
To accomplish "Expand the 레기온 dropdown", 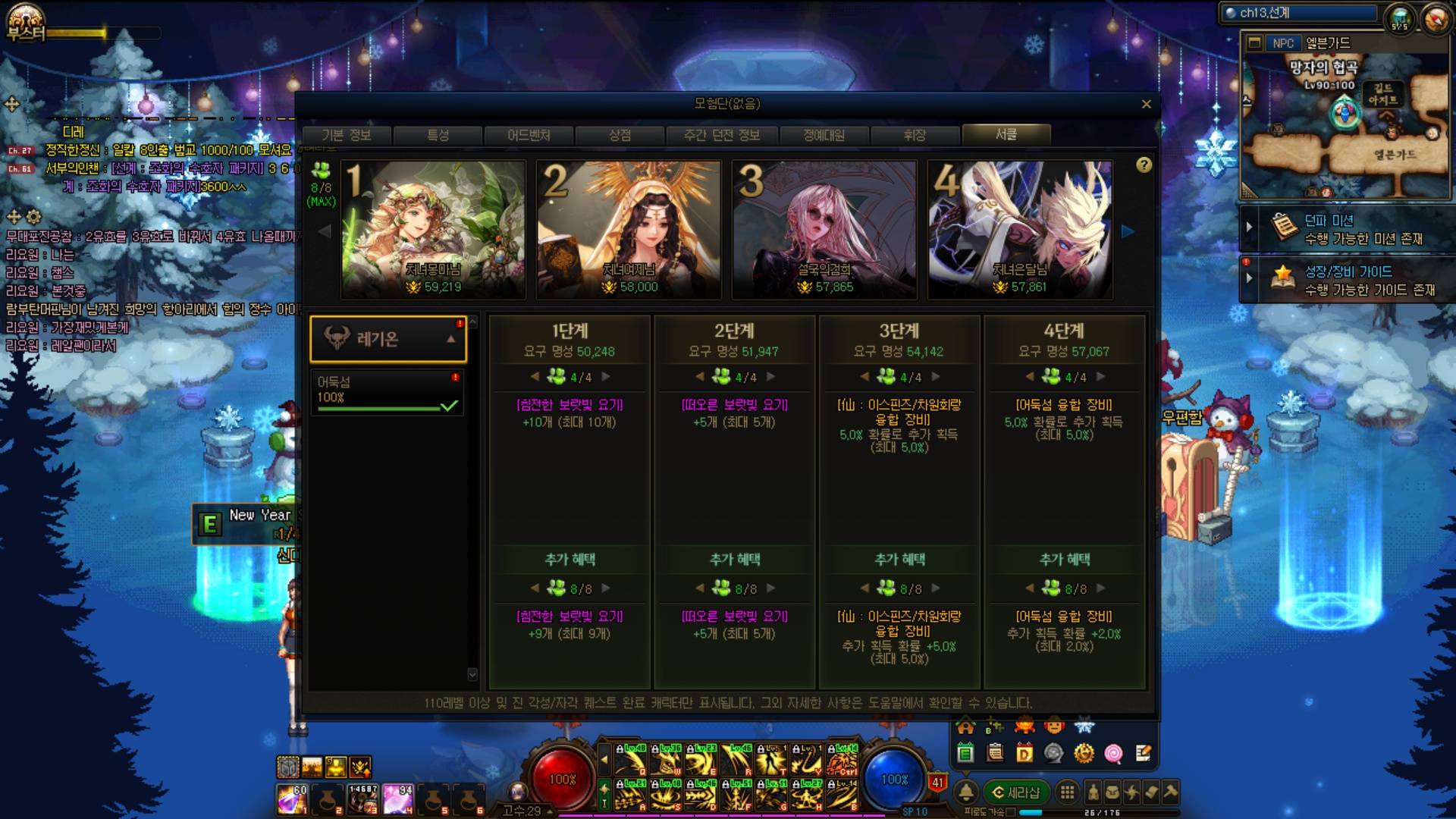I will coord(388,339).
